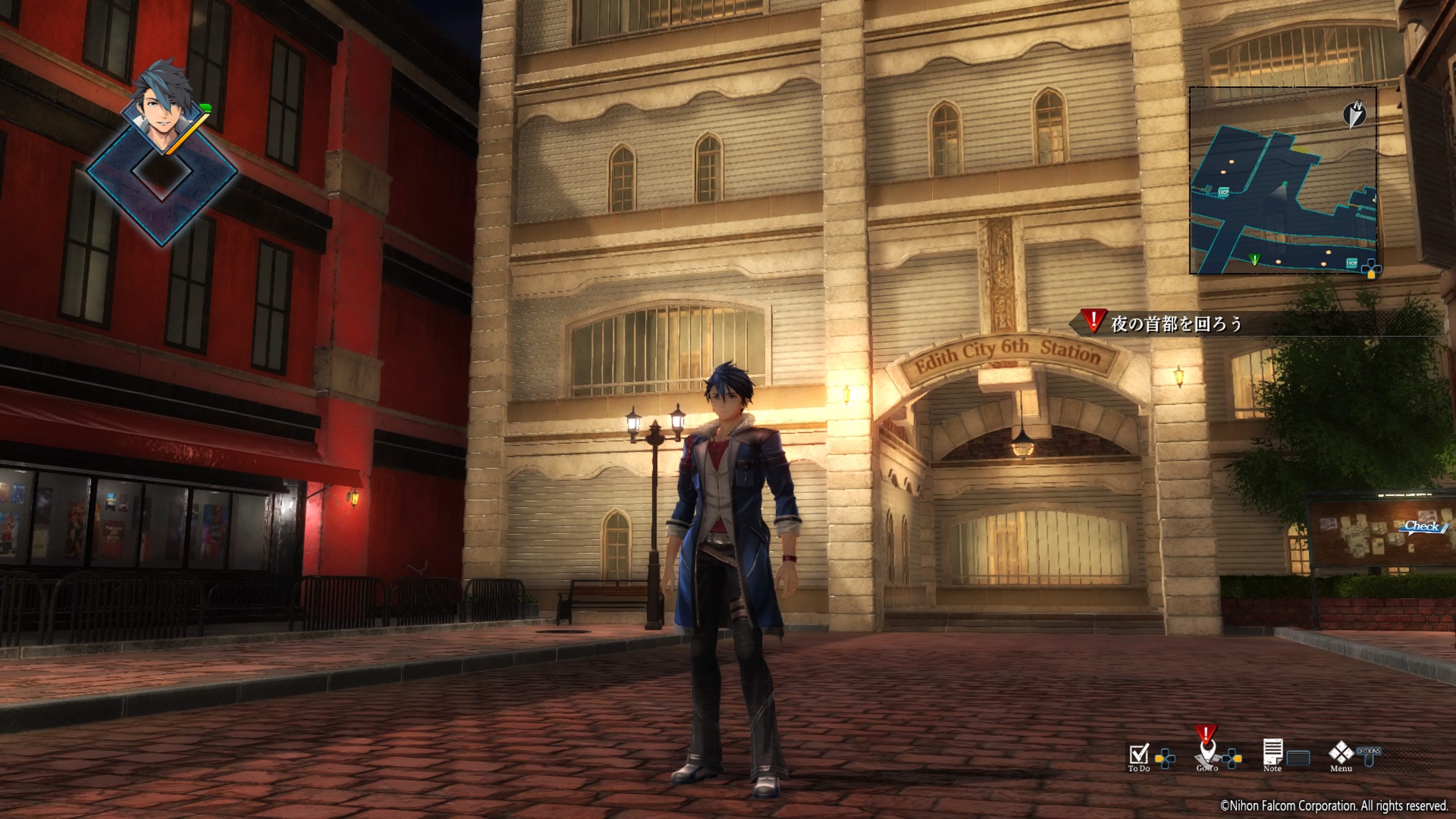The height and width of the screenshot is (819, 1456).
Task: Select the Go To map pin icon
Action: coord(1206,754)
